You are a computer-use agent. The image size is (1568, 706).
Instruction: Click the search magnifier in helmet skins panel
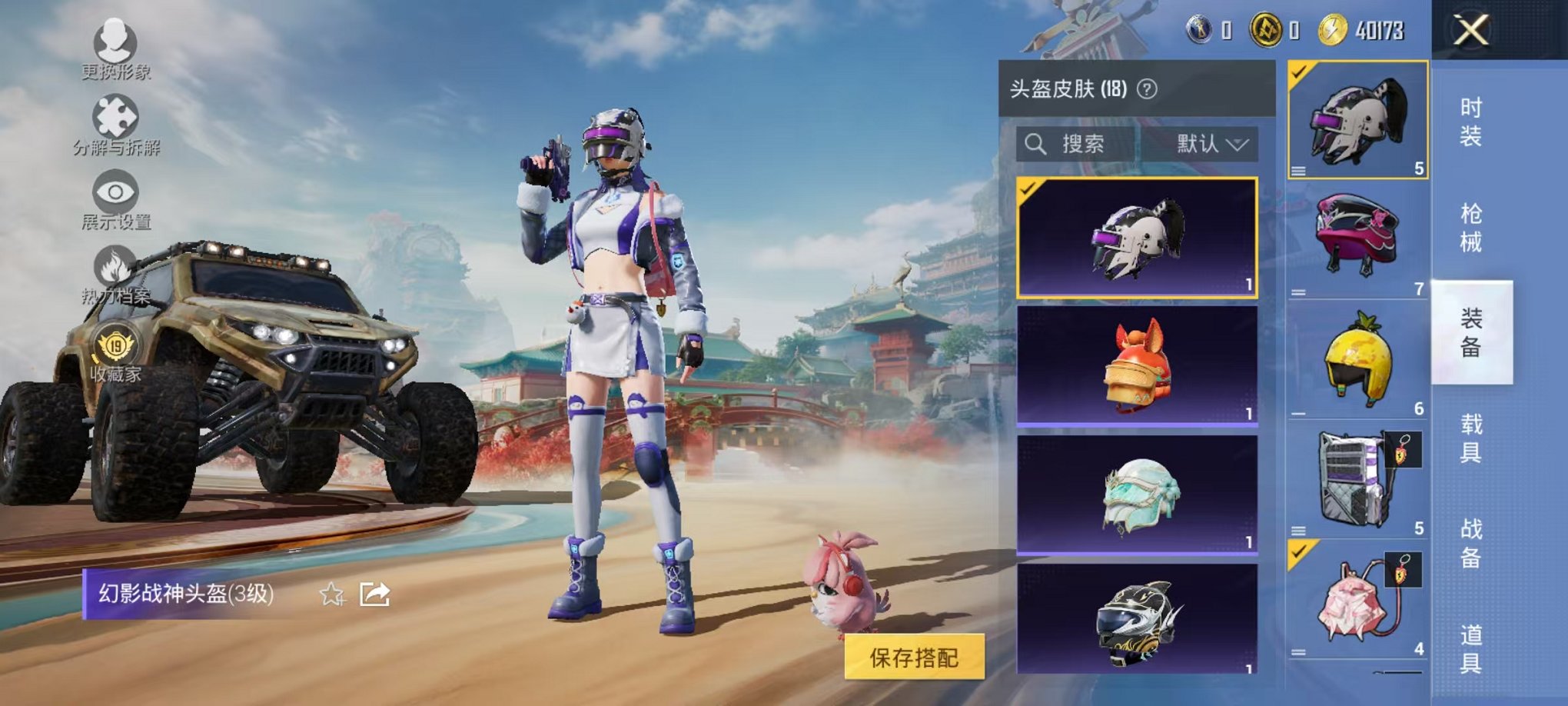click(1037, 145)
